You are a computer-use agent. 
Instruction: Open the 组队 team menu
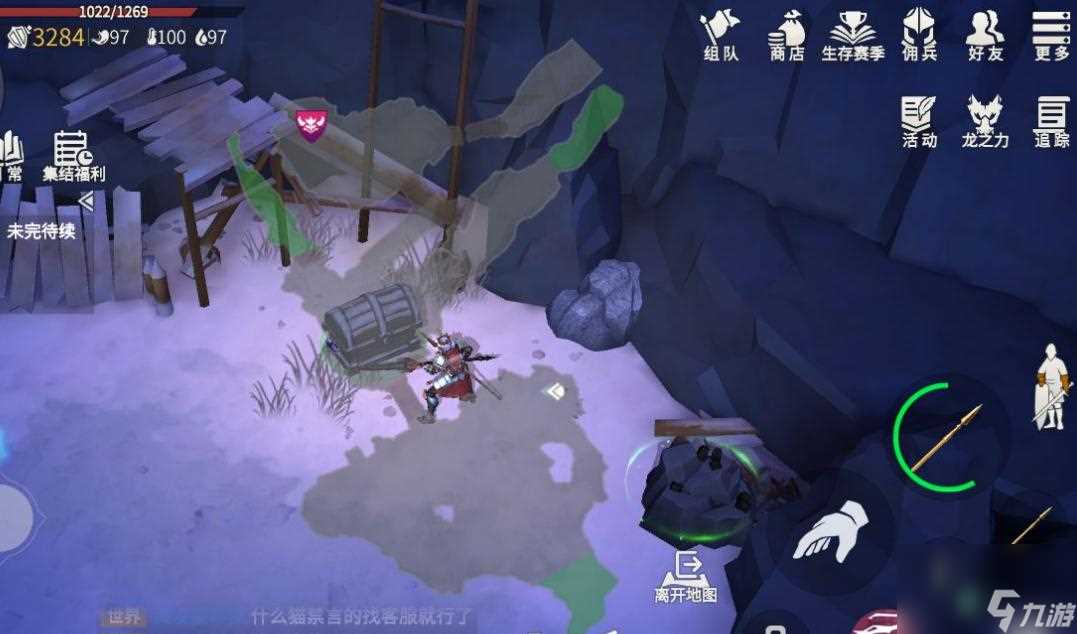coord(720,35)
